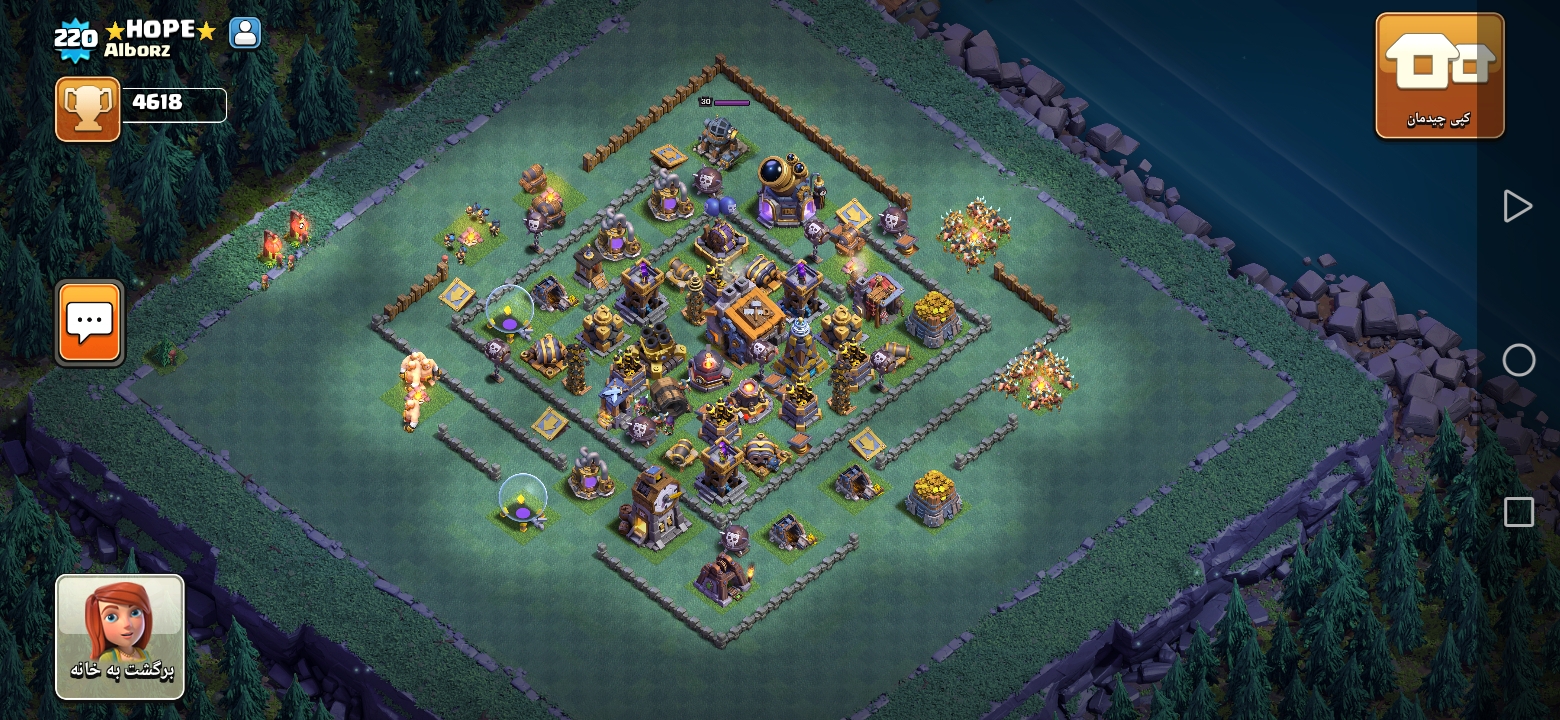Screen dimensions: 1560x720
Task: Open the chat speech bubble button
Action: [90, 322]
